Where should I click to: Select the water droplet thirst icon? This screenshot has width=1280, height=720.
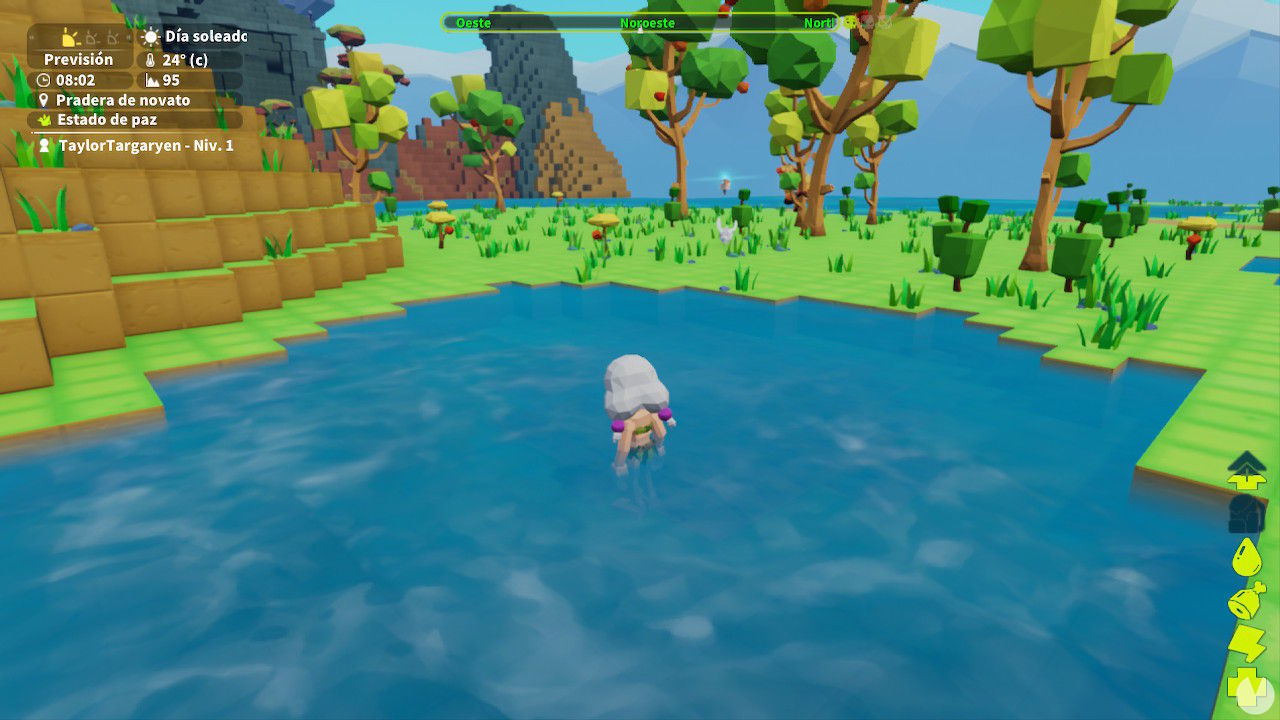point(1247,557)
